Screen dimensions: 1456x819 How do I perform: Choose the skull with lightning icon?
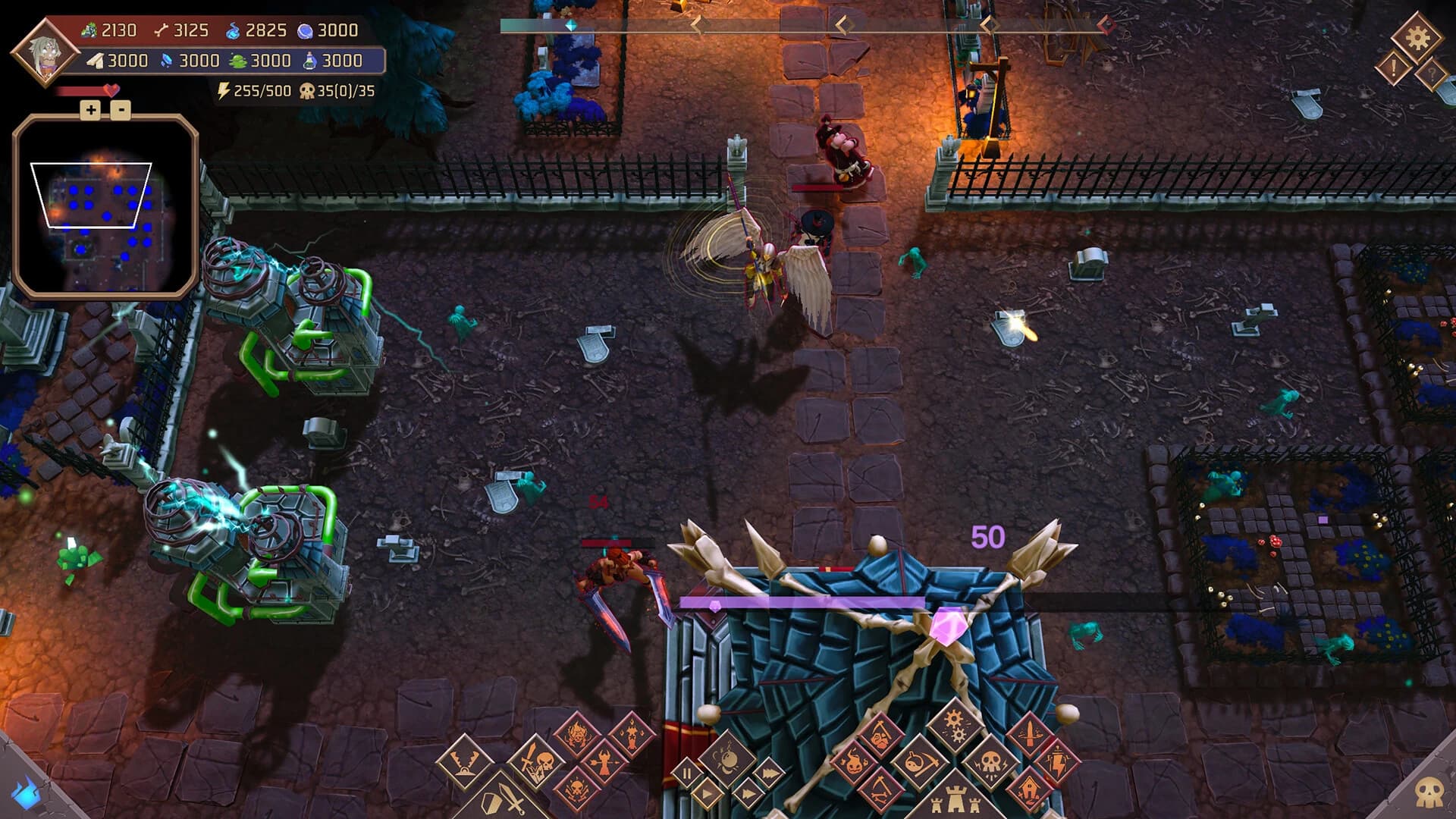click(991, 762)
